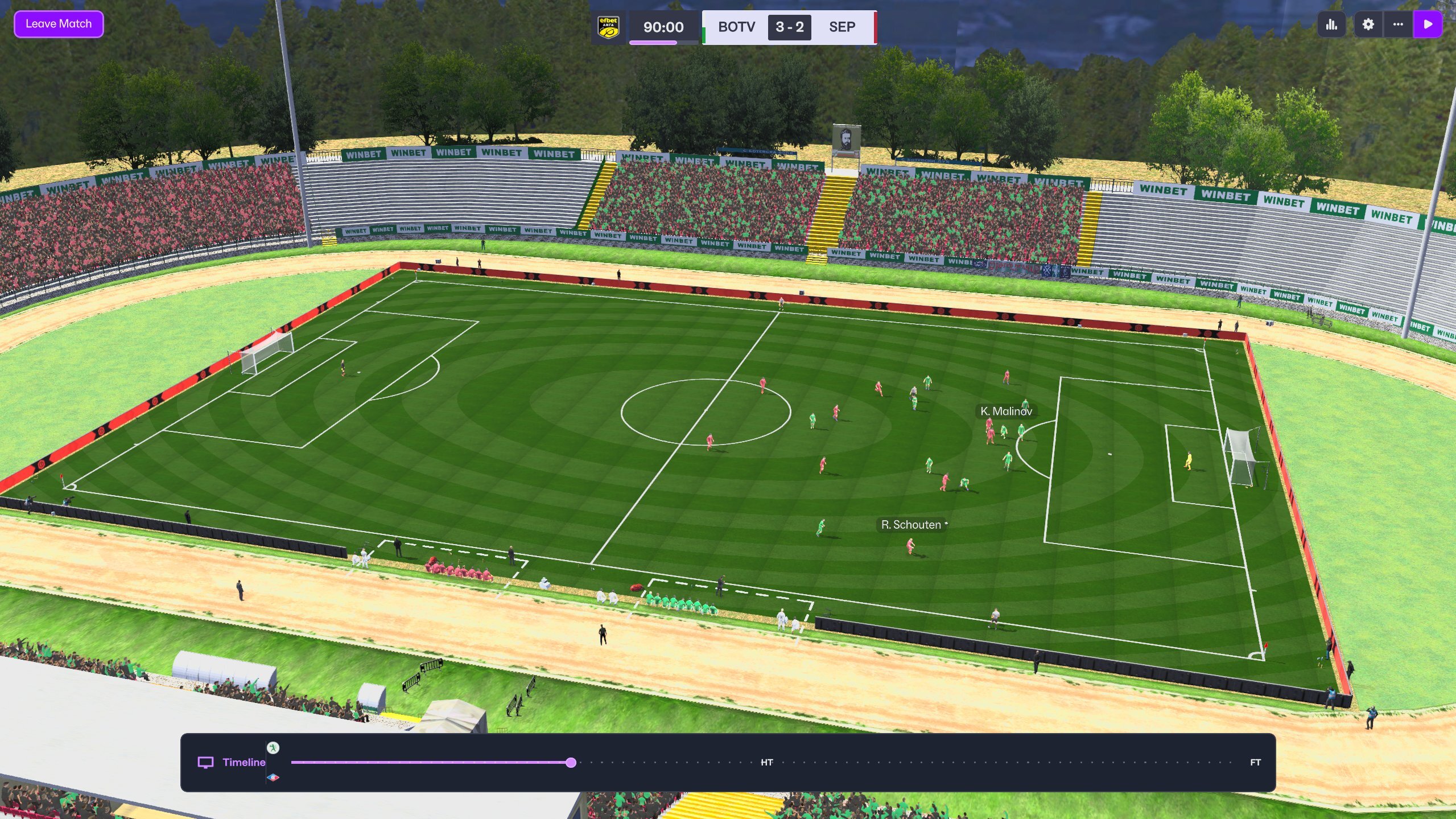Jump to the FT marker on the timeline
The image size is (1456, 819).
pyautogui.click(x=1255, y=763)
